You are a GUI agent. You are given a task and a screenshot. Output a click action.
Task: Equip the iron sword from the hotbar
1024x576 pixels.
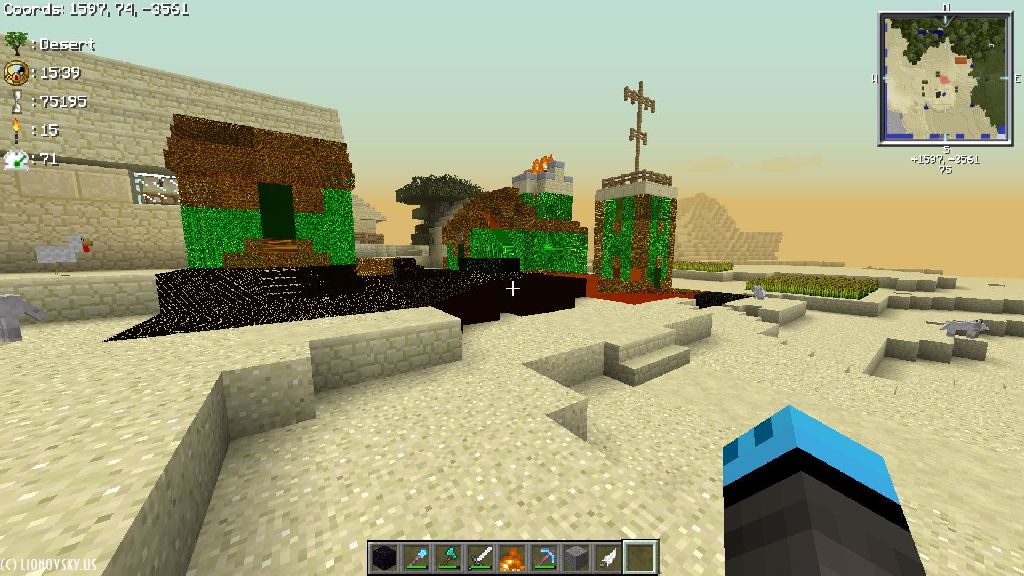tap(479, 557)
